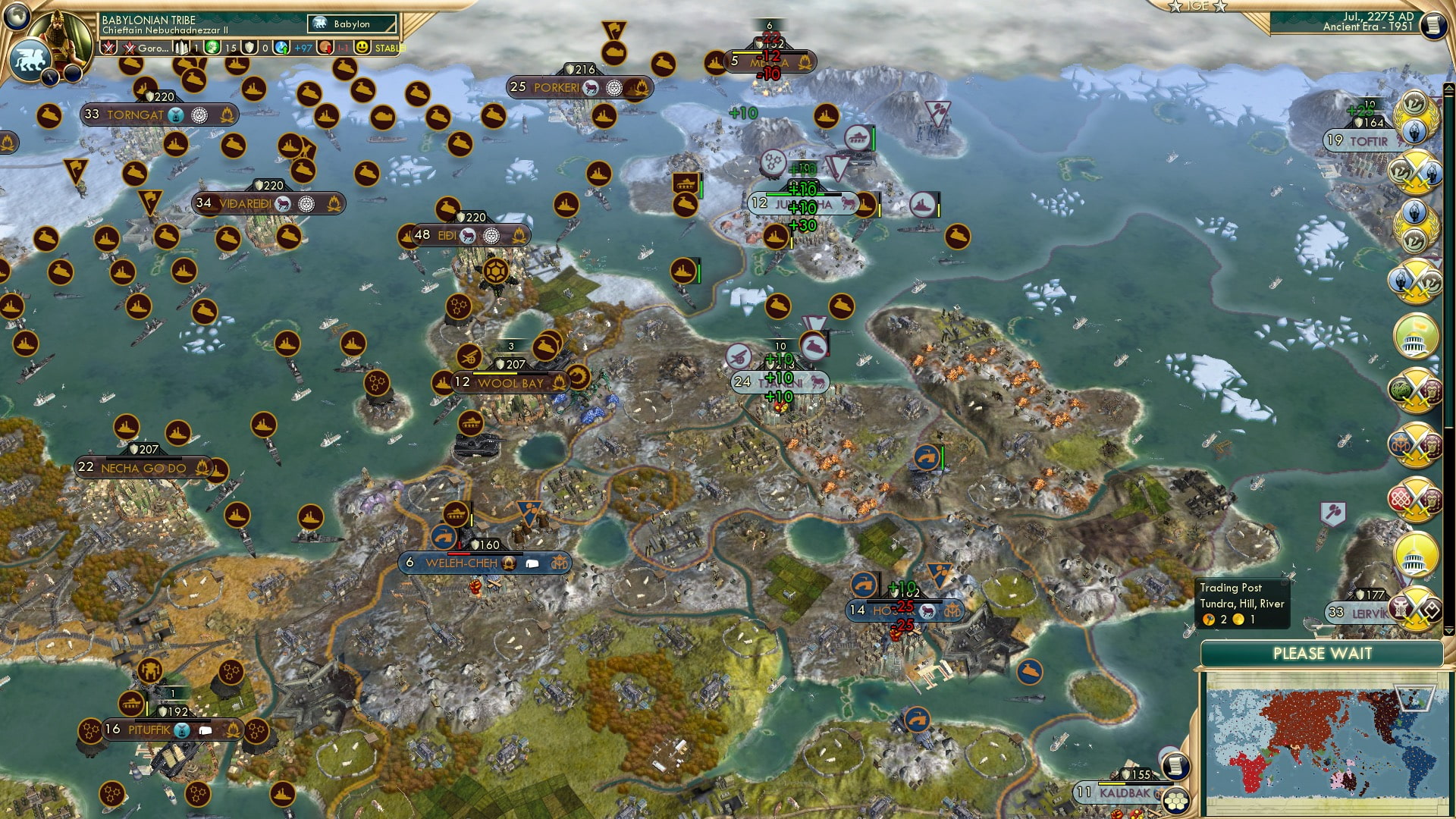Select the Babylon lion emblem at top left
Screen dimensions: 1456x819
coord(32,58)
